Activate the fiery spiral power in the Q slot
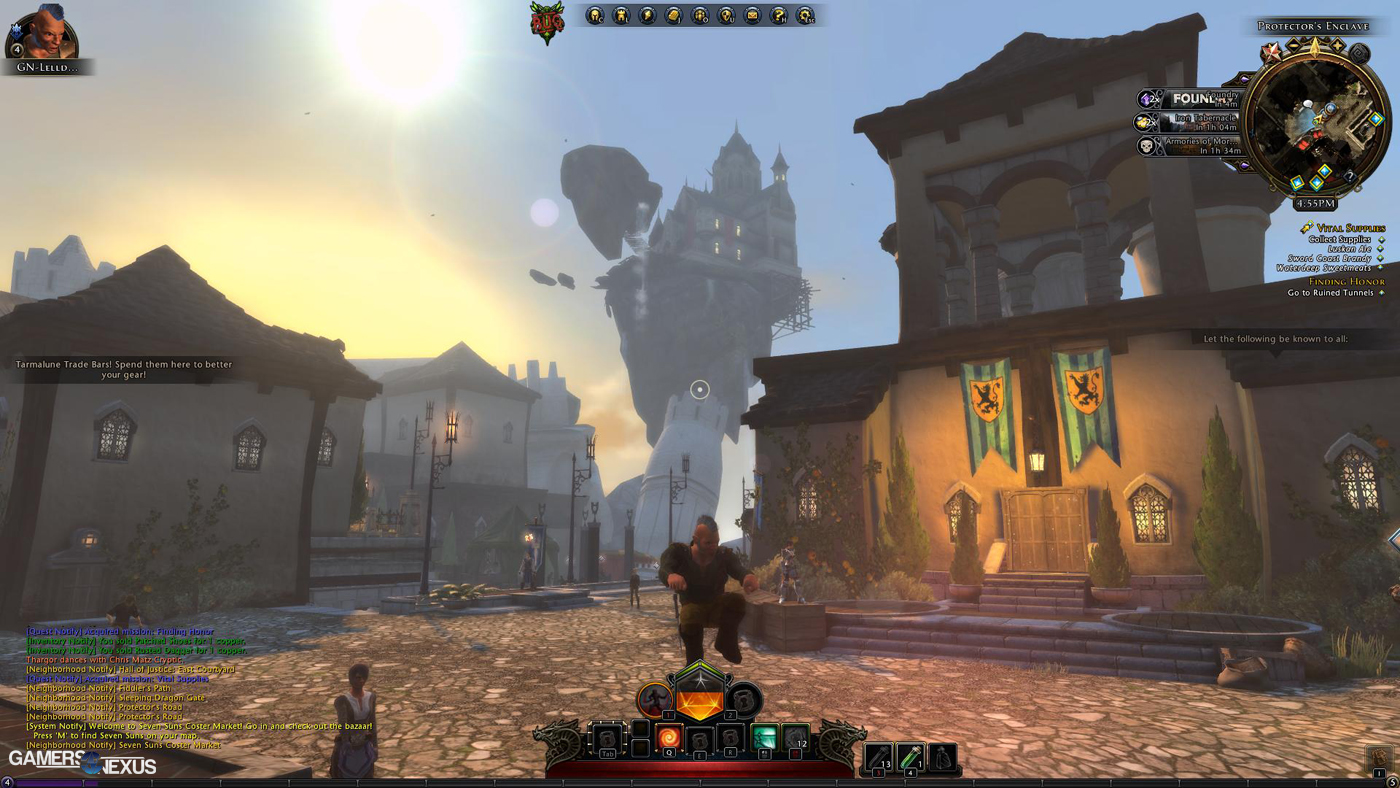 click(669, 736)
